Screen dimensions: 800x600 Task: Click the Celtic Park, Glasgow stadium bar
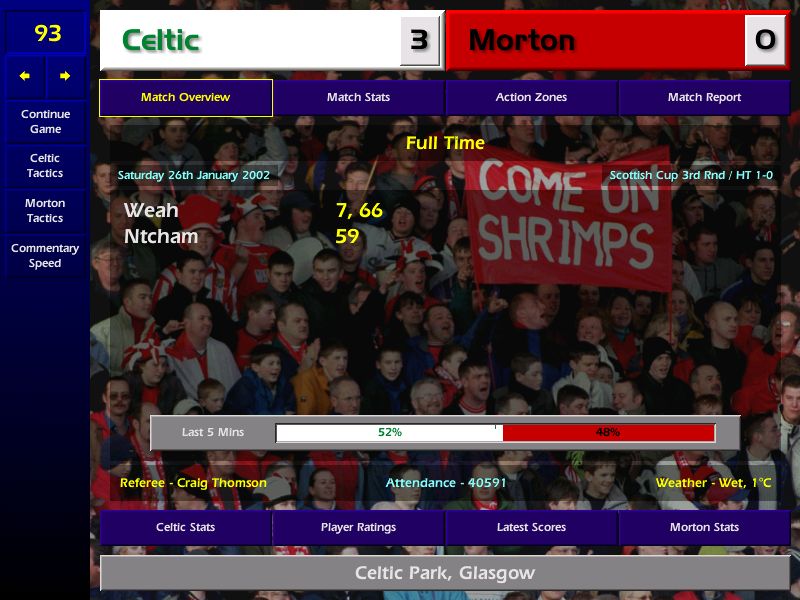pos(444,573)
